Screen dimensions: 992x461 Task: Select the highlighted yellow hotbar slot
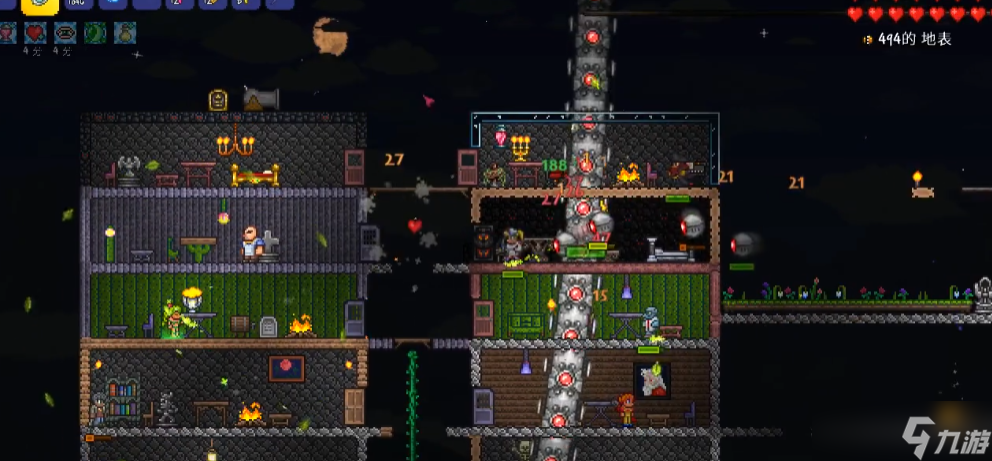pos(40,5)
